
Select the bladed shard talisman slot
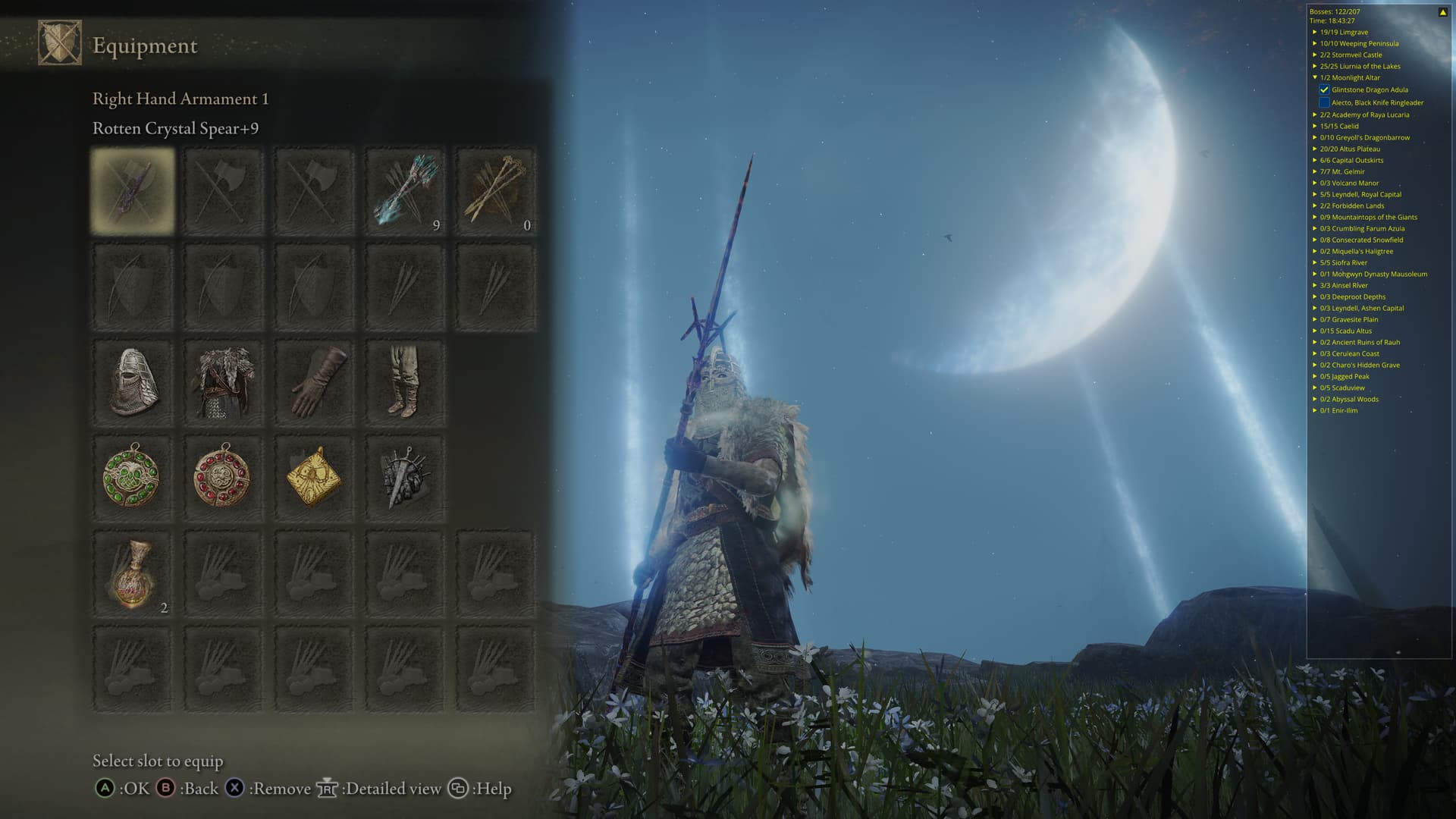[x=404, y=477]
